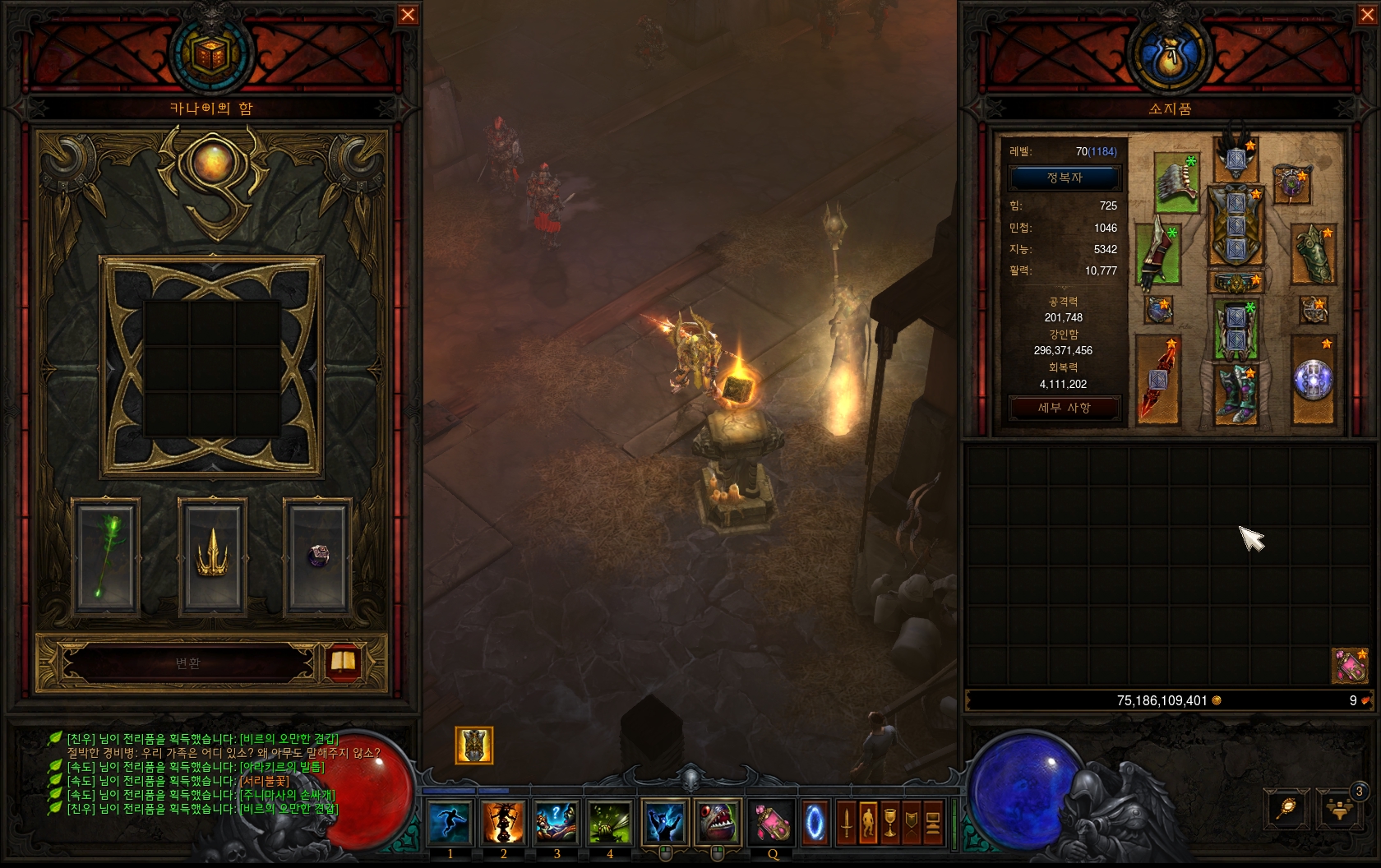Close the Kanai's Cube window
The image size is (1381, 868).
pyautogui.click(x=408, y=15)
